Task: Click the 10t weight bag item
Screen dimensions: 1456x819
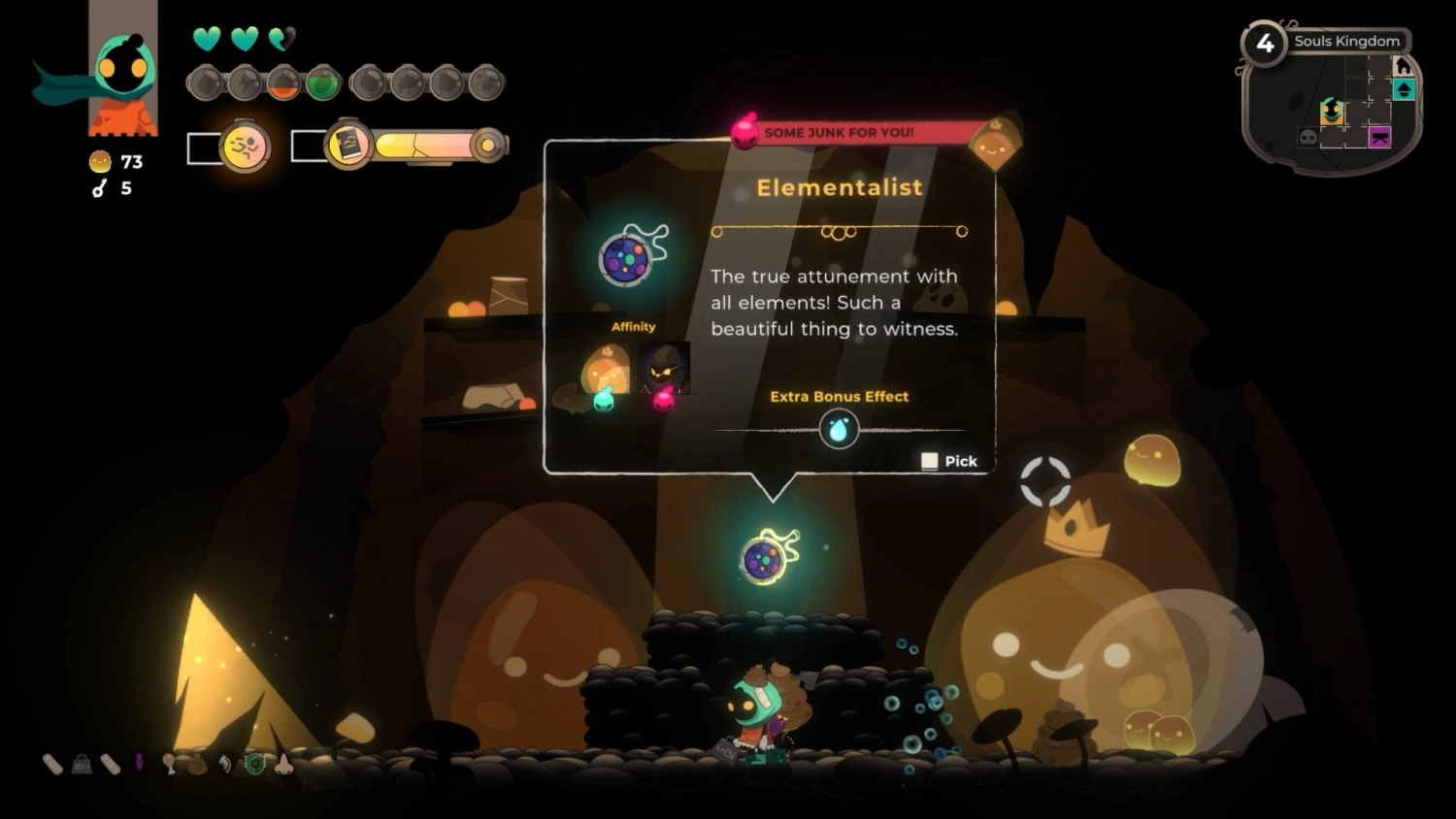Action: 82,765
